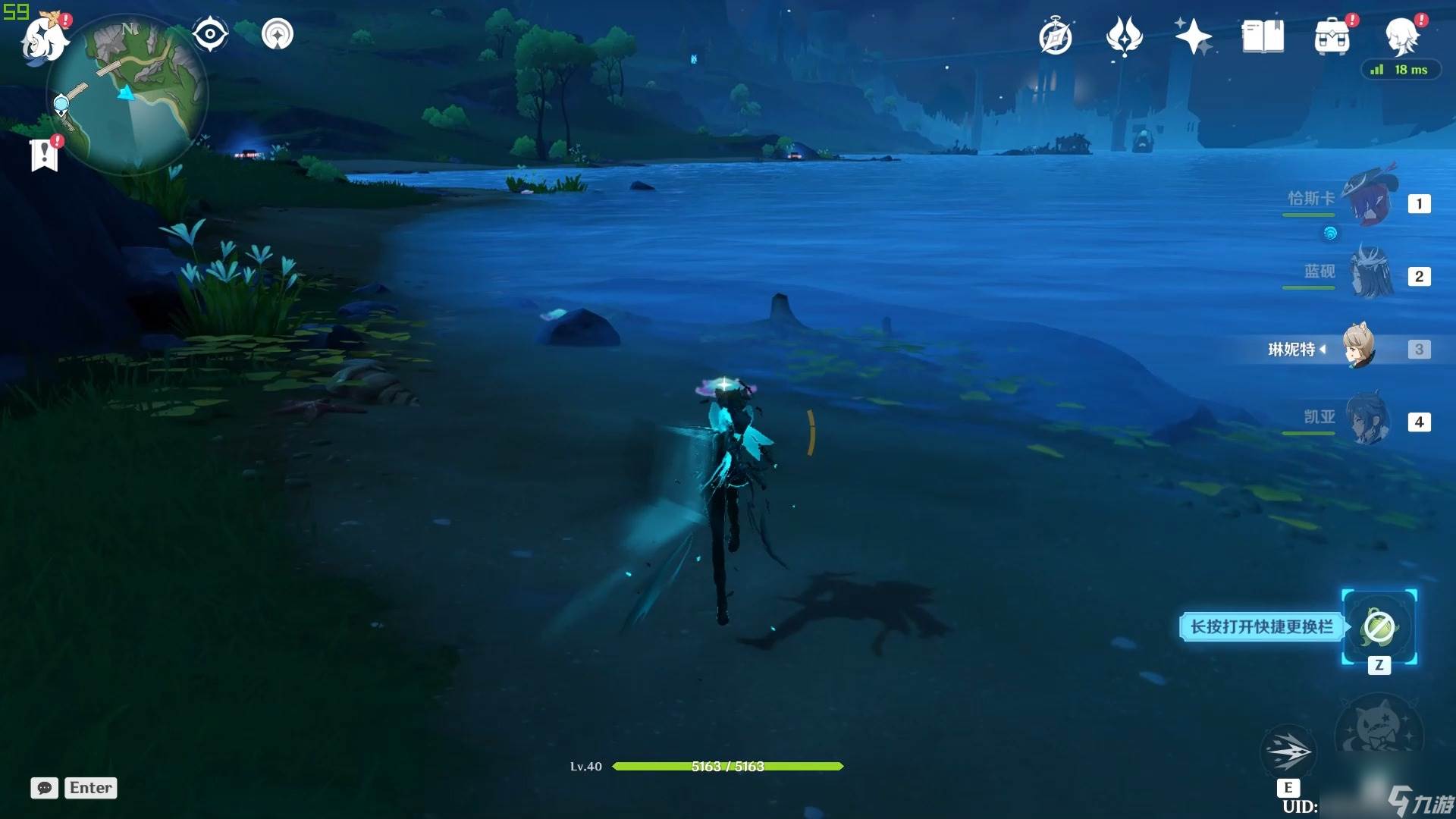Activate the elemental skill icon
The height and width of the screenshot is (819, 1456).
pyautogui.click(x=1288, y=752)
